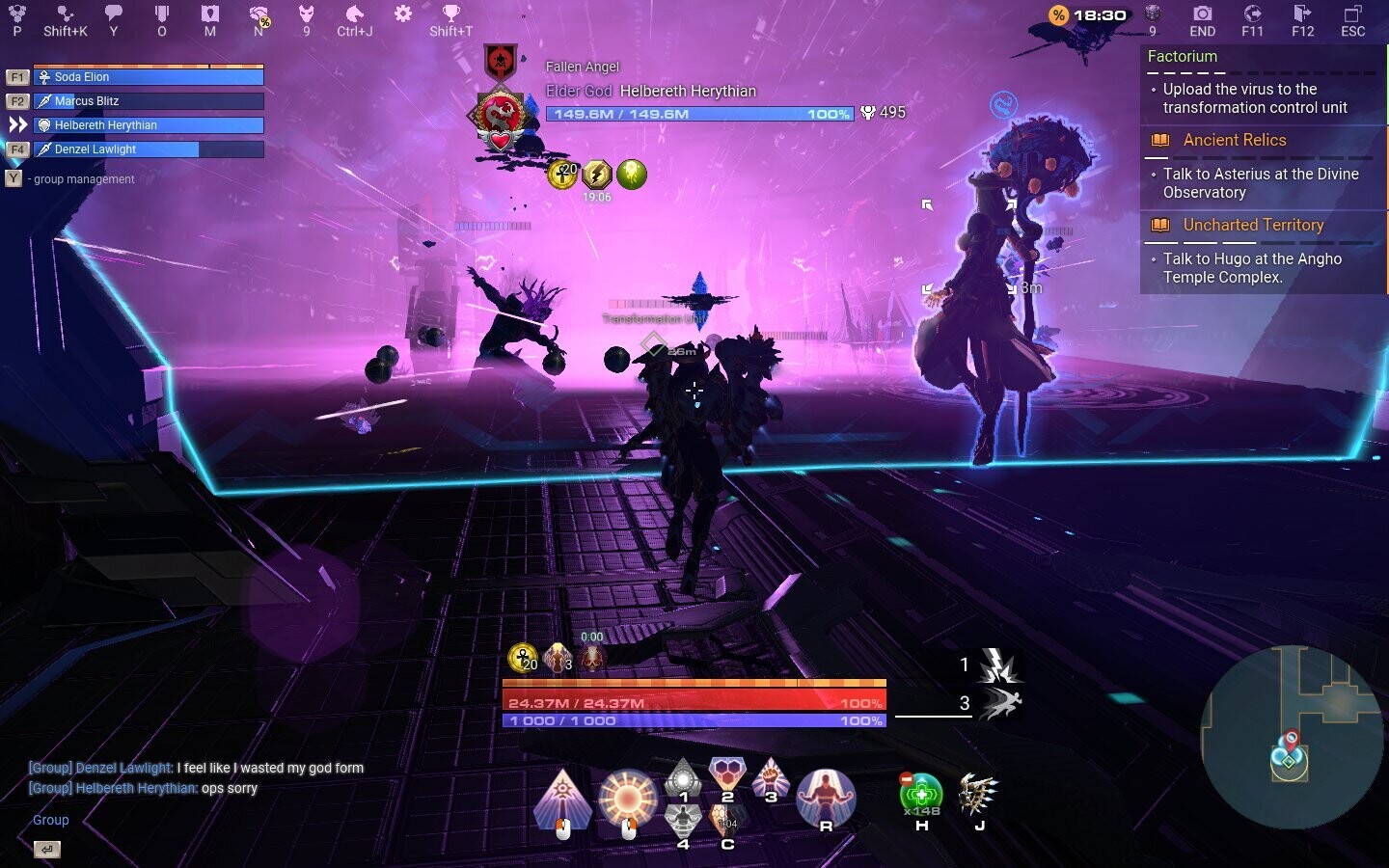Viewport: 1389px width, 868px height.
Task: Use the healing potion icon (H)
Action: click(921, 796)
